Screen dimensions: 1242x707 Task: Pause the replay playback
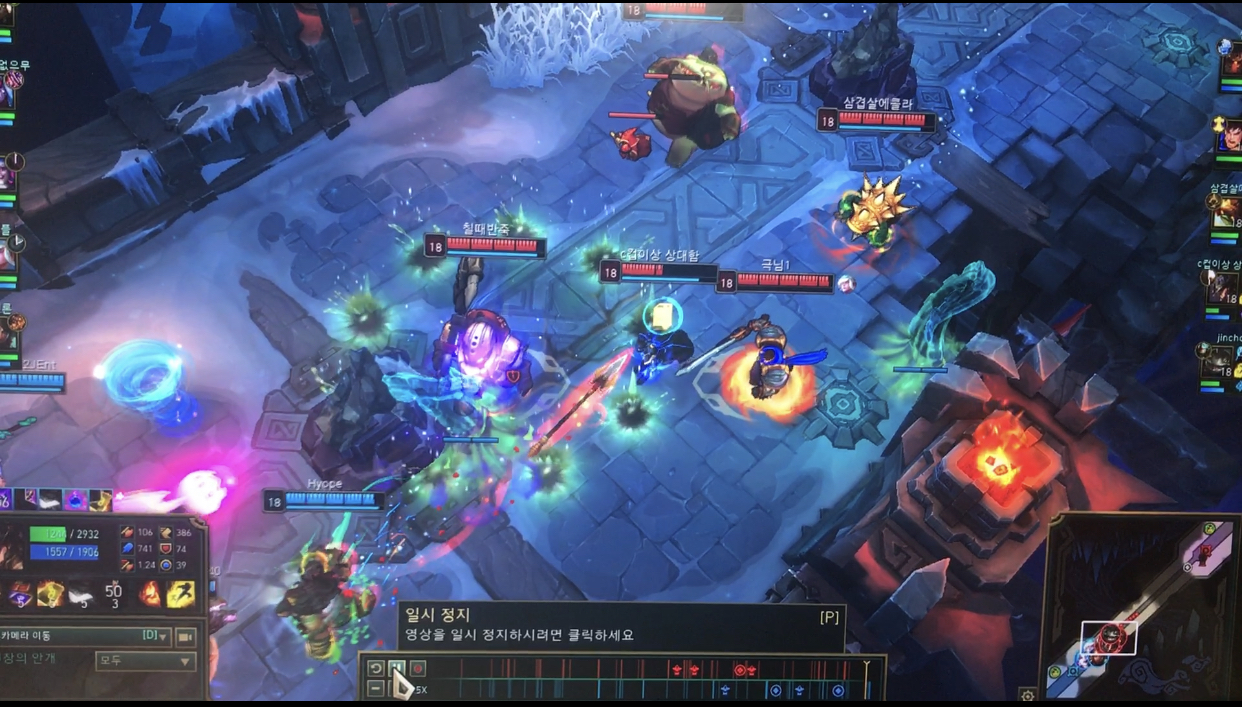[396, 669]
